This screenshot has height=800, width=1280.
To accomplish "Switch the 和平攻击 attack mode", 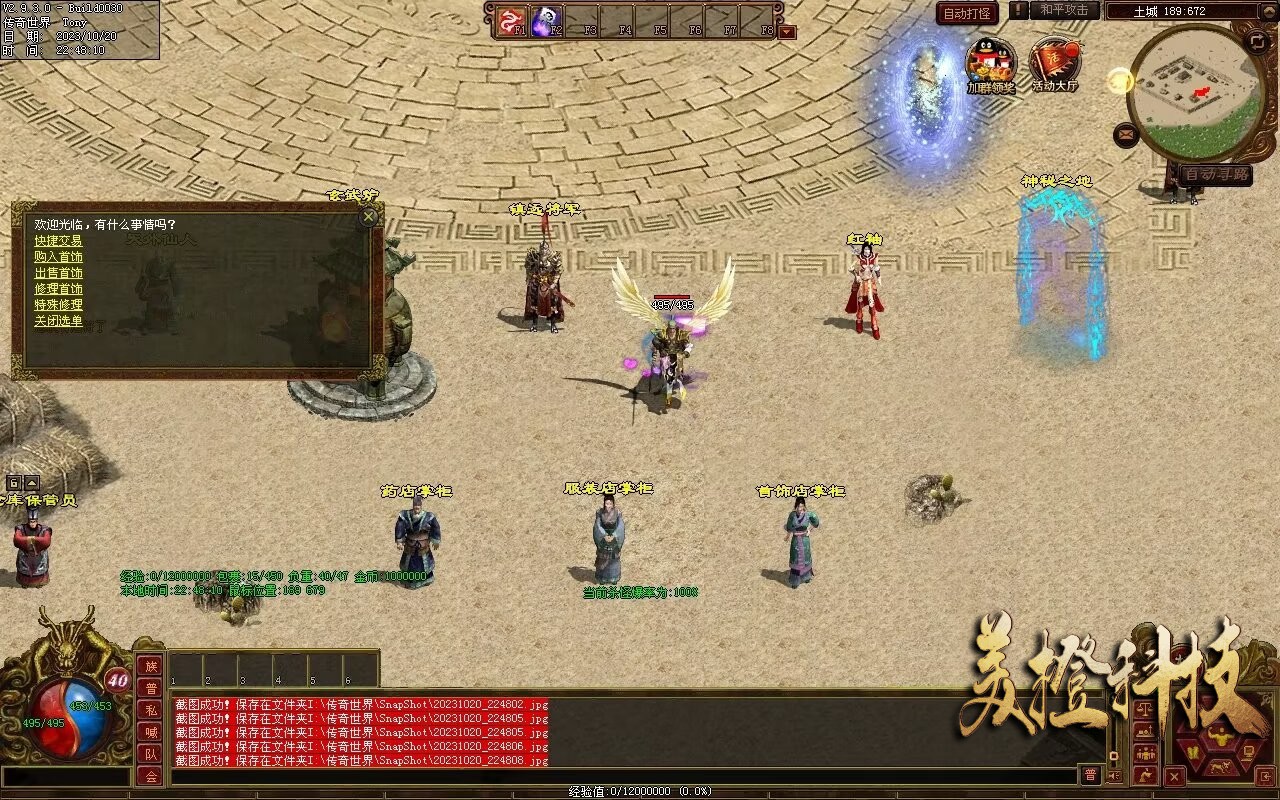I will pyautogui.click(x=1064, y=10).
